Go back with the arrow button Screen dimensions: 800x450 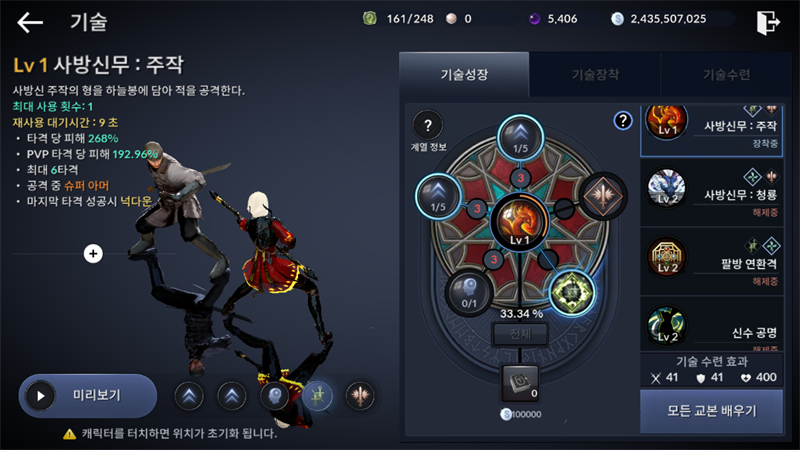[x=30, y=22]
